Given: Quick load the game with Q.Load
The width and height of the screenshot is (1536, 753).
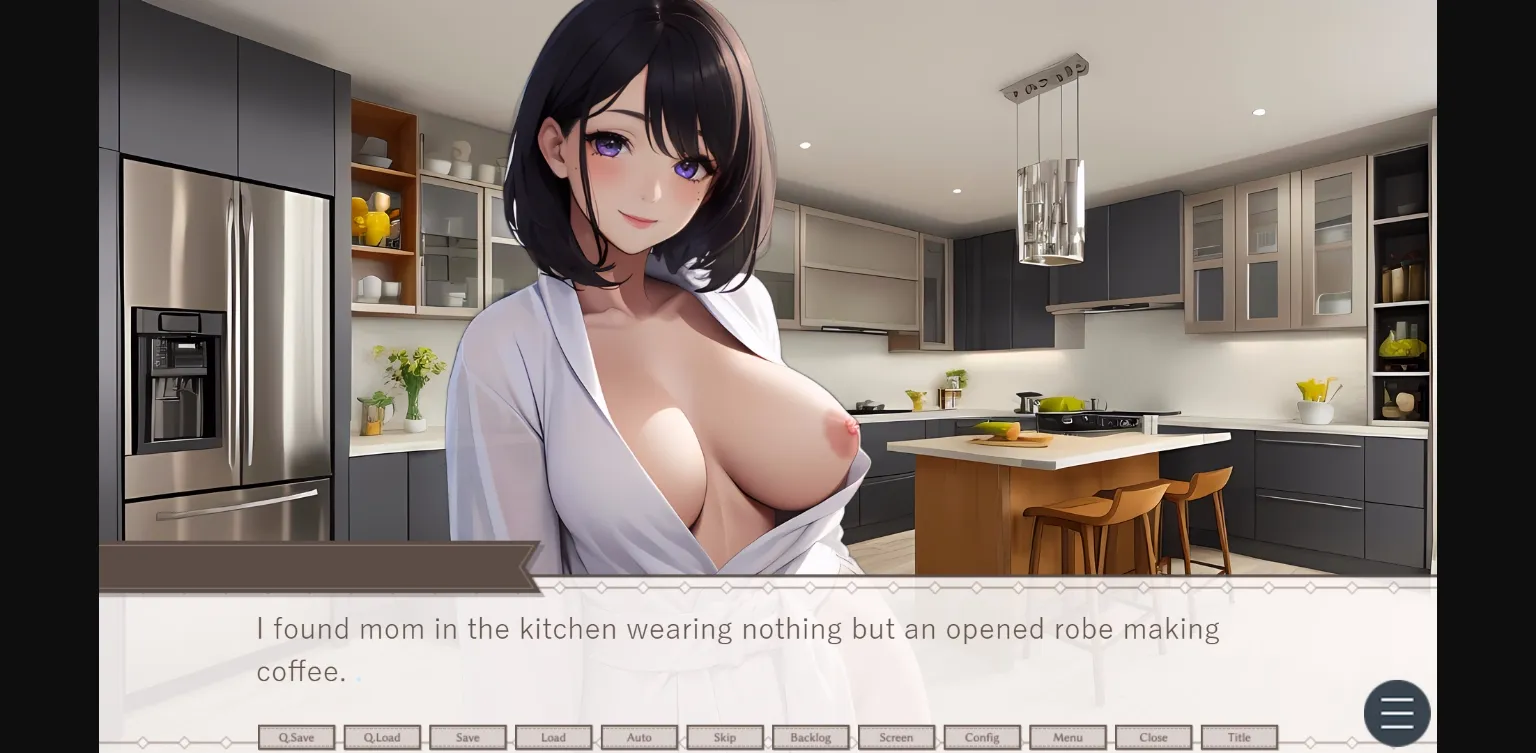Looking at the screenshot, I should point(382,737).
